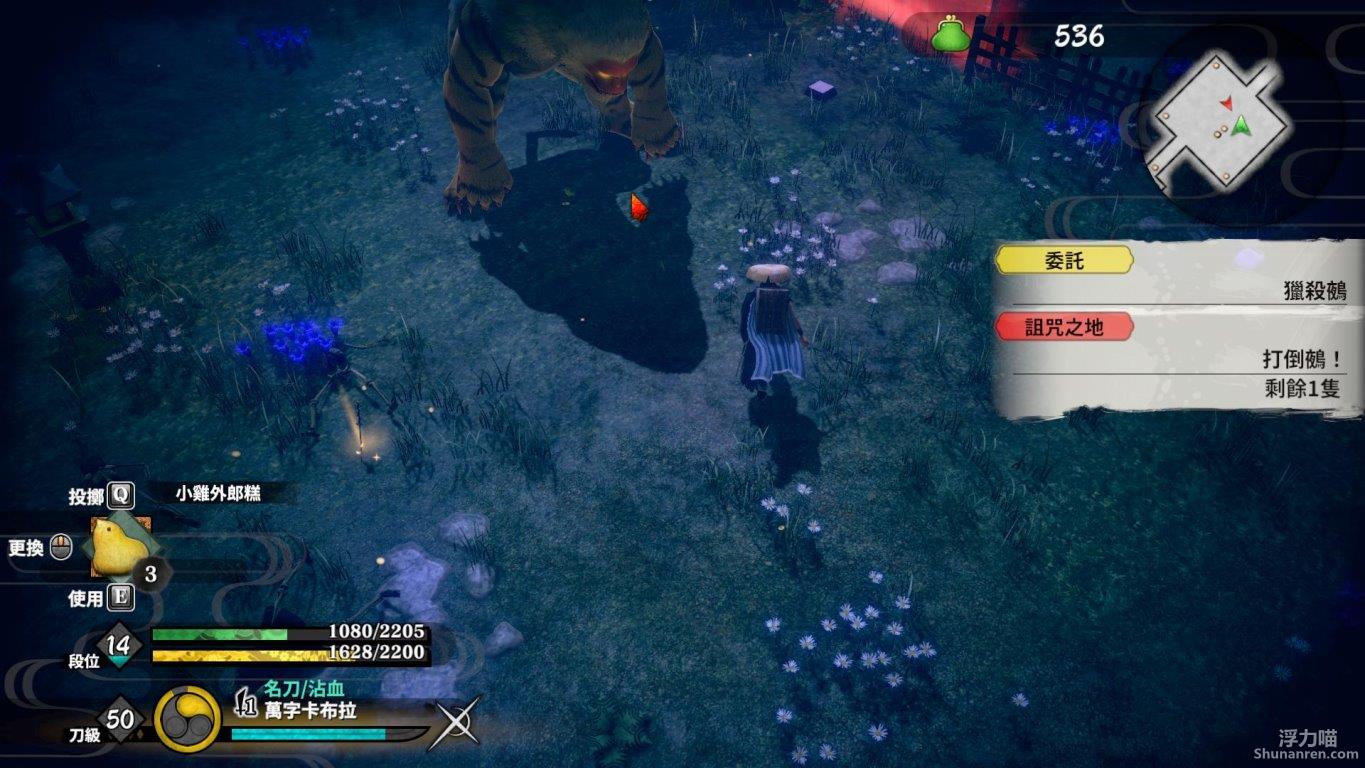Image resolution: width=1365 pixels, height=768 pixels.
Task: Select the rank 14 diamond badge
Action: 119,645
